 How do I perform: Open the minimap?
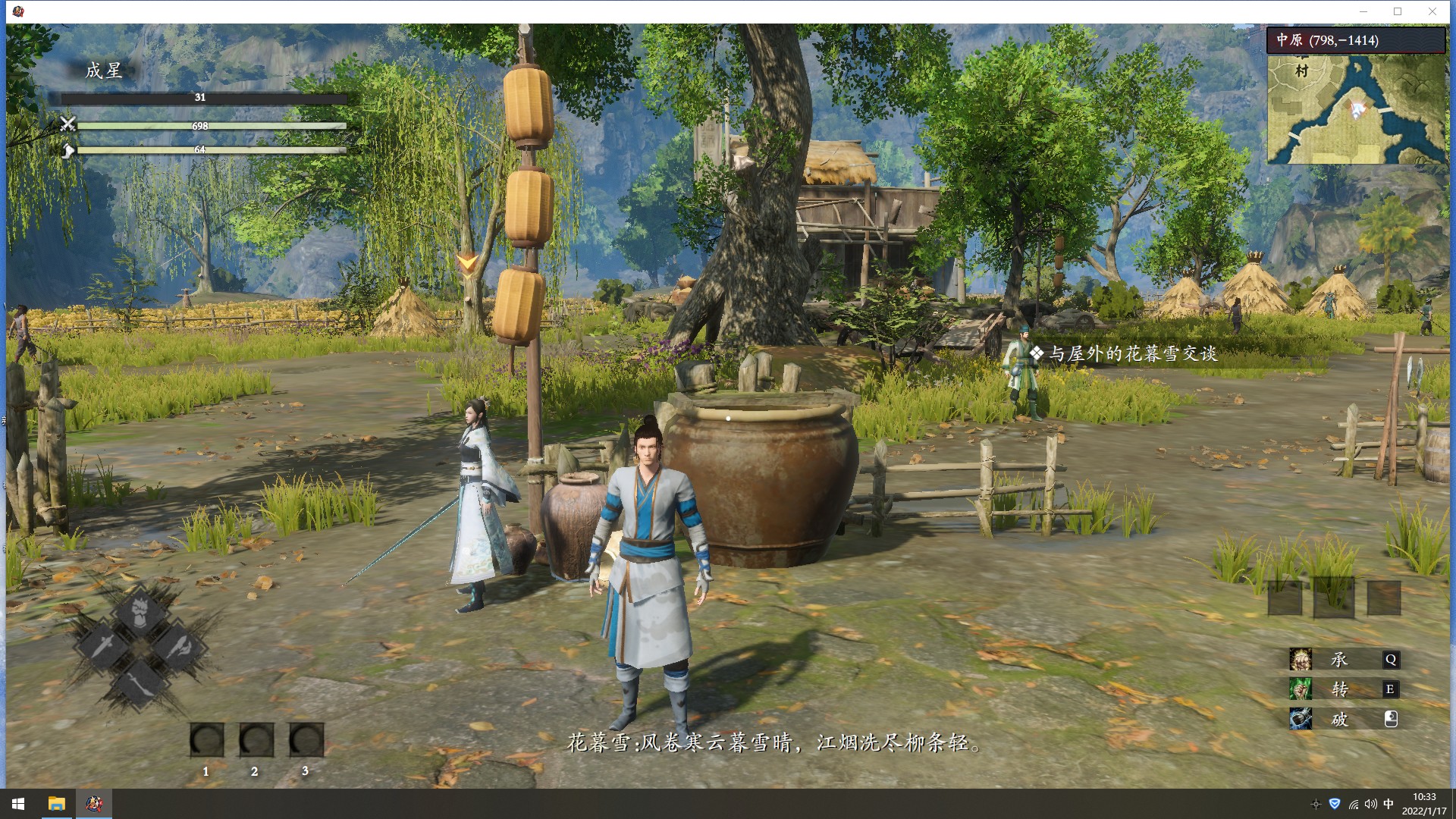[x=1356, y=110]
